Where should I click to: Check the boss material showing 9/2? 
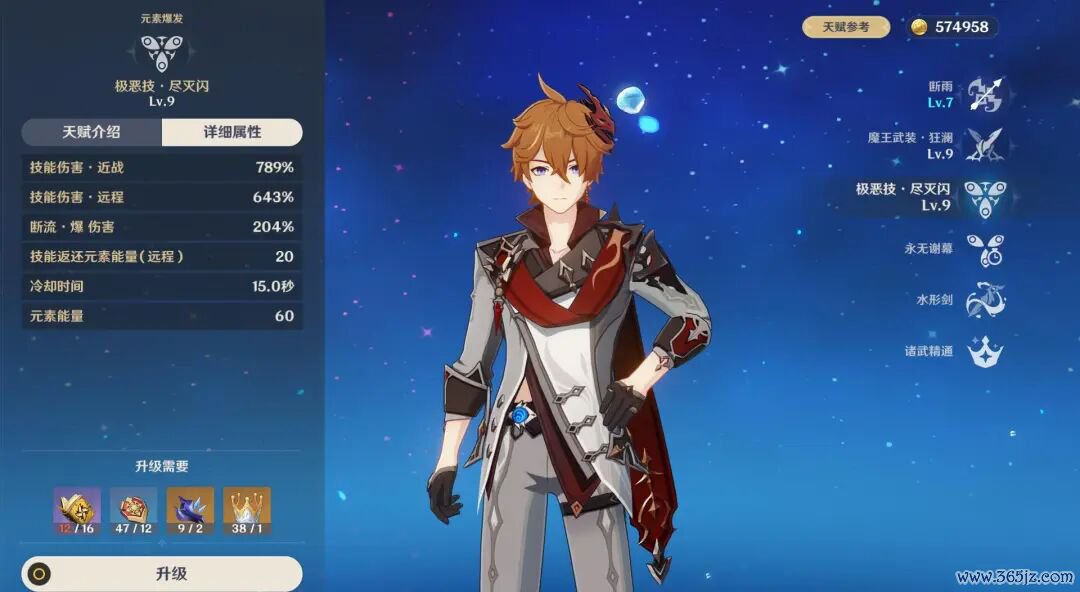[x=190, y=511]
